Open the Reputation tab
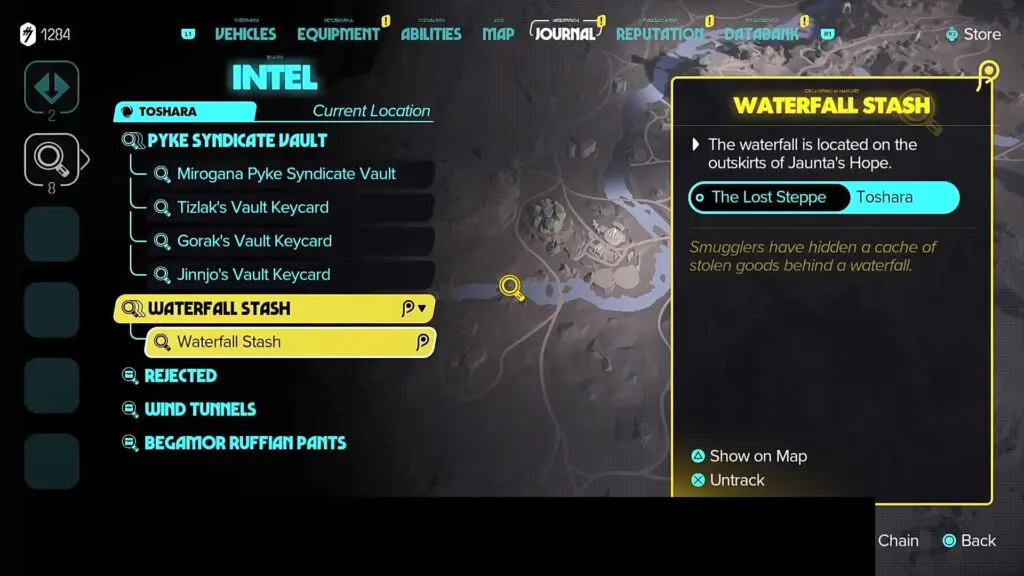The width and height of the screenshot is (1024, 576). click(x=659, y=34)
